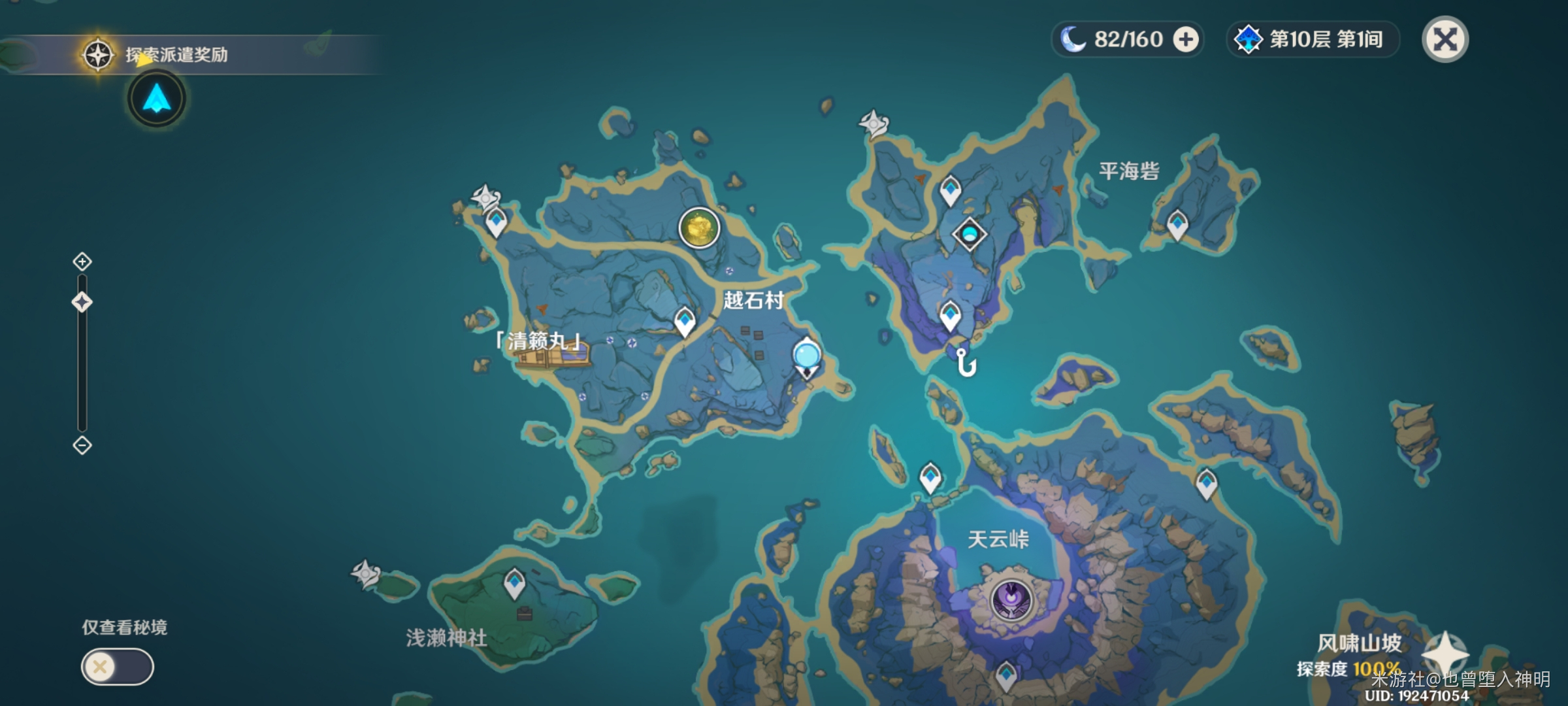Image resolution: width=1568 pixels, height=706 pixels.
Task: Click the map zoom-in plus button
Action: point(82,262)
